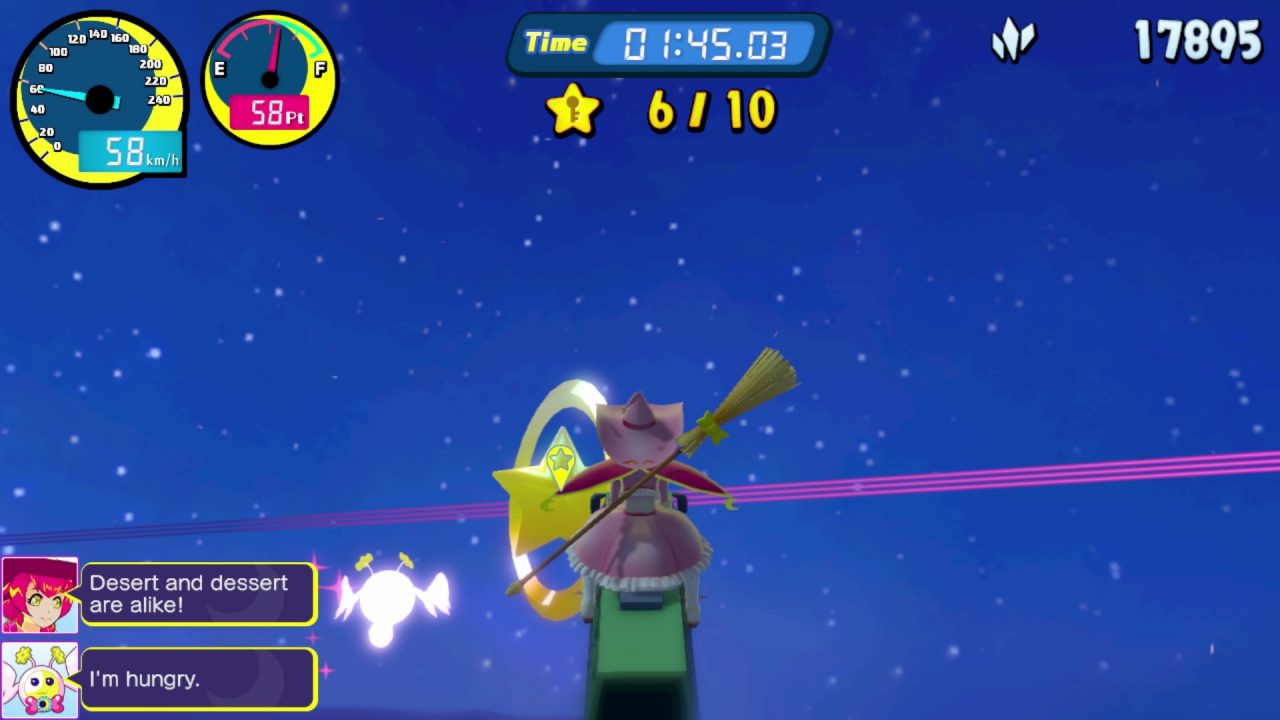This screenshot has width=1280, height=720.
Task: Click the E to F fuel gauge
Action: pyautogui.click(x=270, y=80)
